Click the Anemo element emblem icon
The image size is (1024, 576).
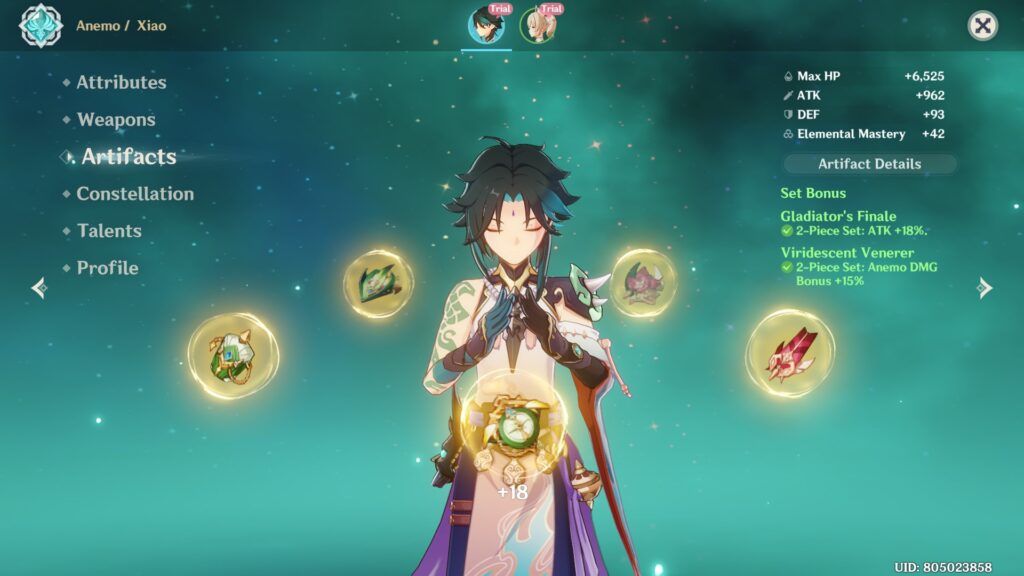coord(40,26)
